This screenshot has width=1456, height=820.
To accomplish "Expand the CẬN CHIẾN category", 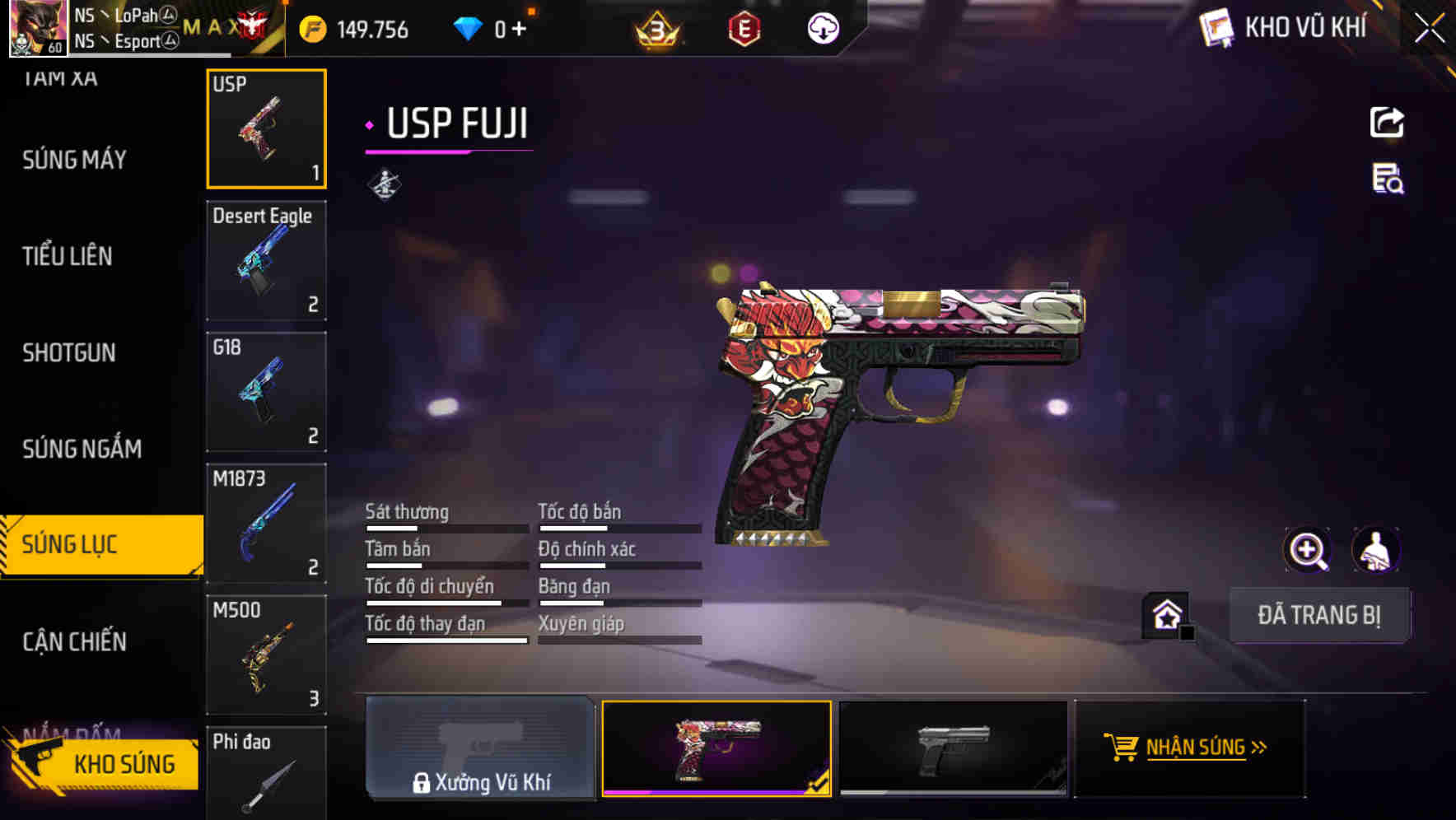I will click(x=74, y=641).
